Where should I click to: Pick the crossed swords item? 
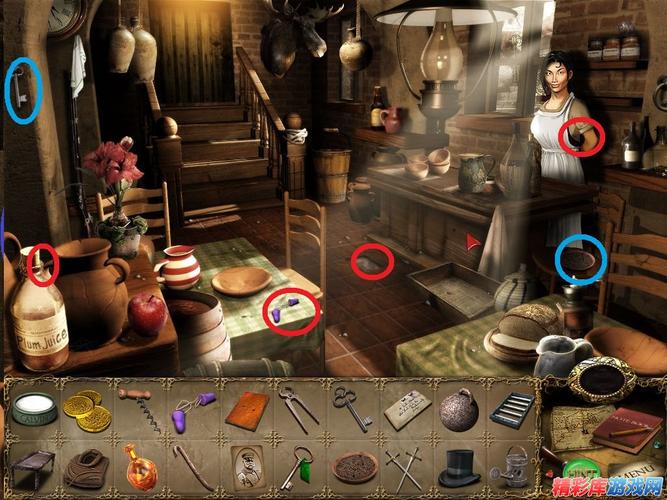point(407,466)
